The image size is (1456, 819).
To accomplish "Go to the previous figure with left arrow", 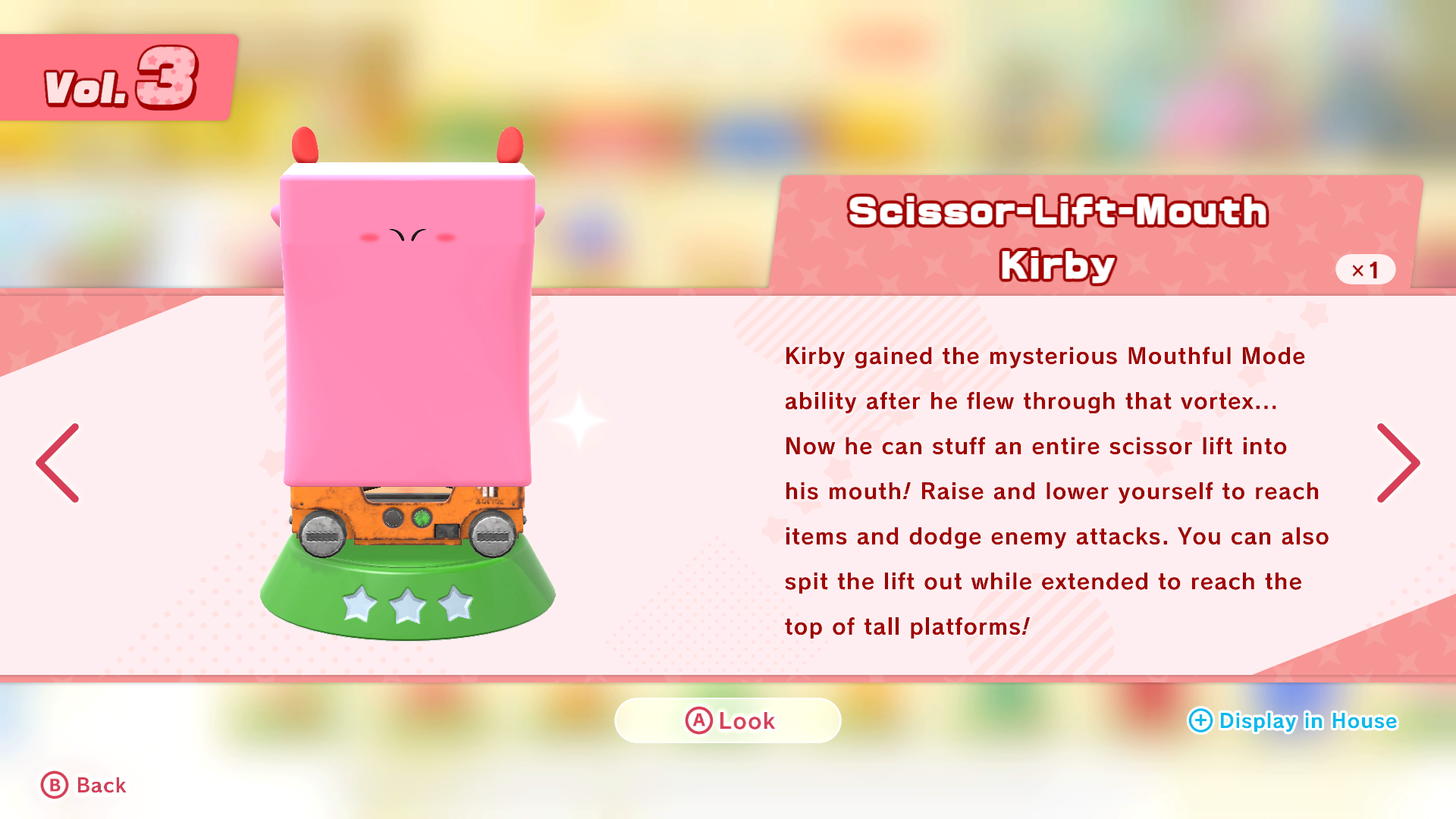I will 58,463.
